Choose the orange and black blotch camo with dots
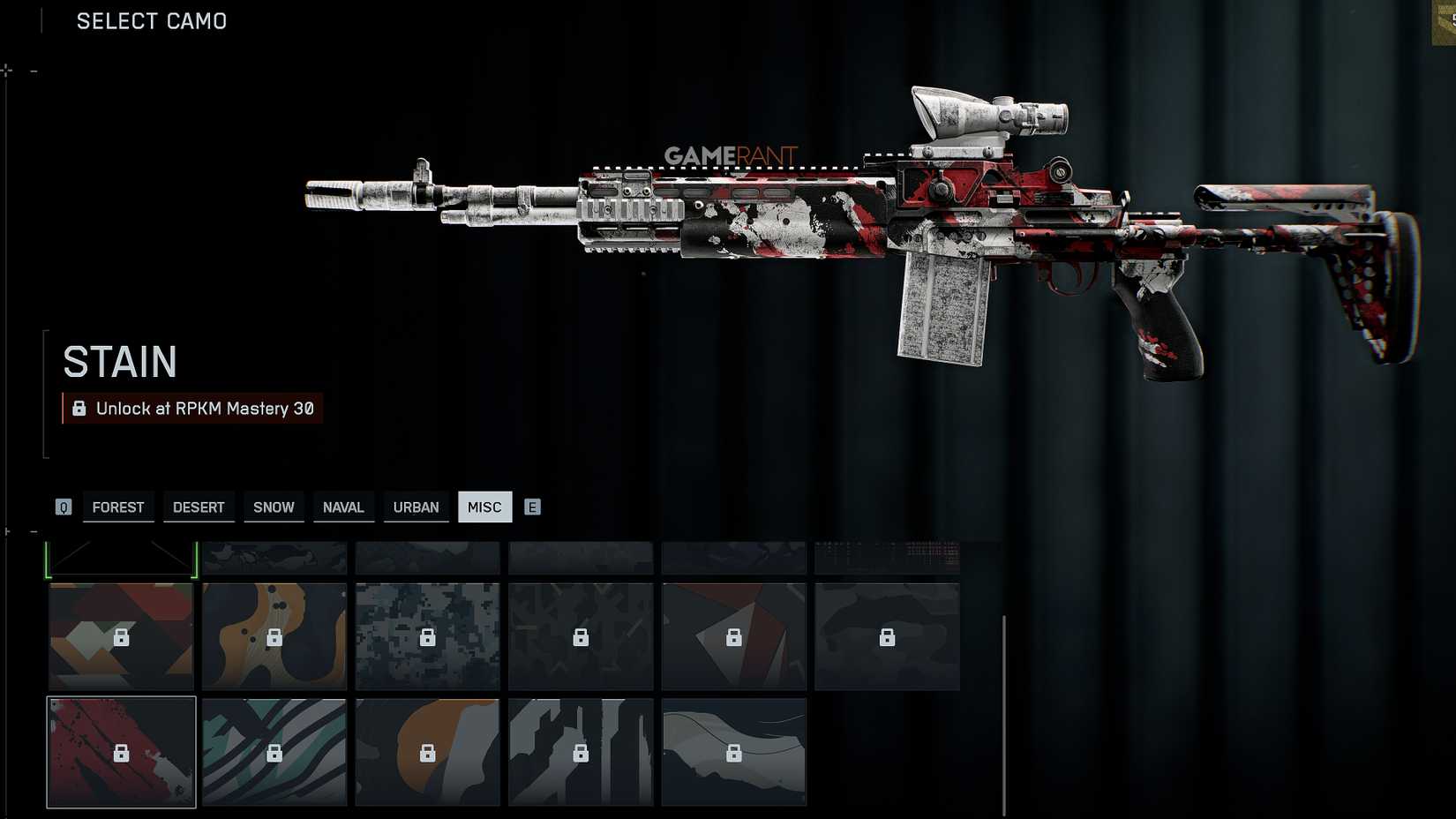Image resolution: width=1456 pixels, height=819 pixels. pyautogui.click(x=274, y=636)
